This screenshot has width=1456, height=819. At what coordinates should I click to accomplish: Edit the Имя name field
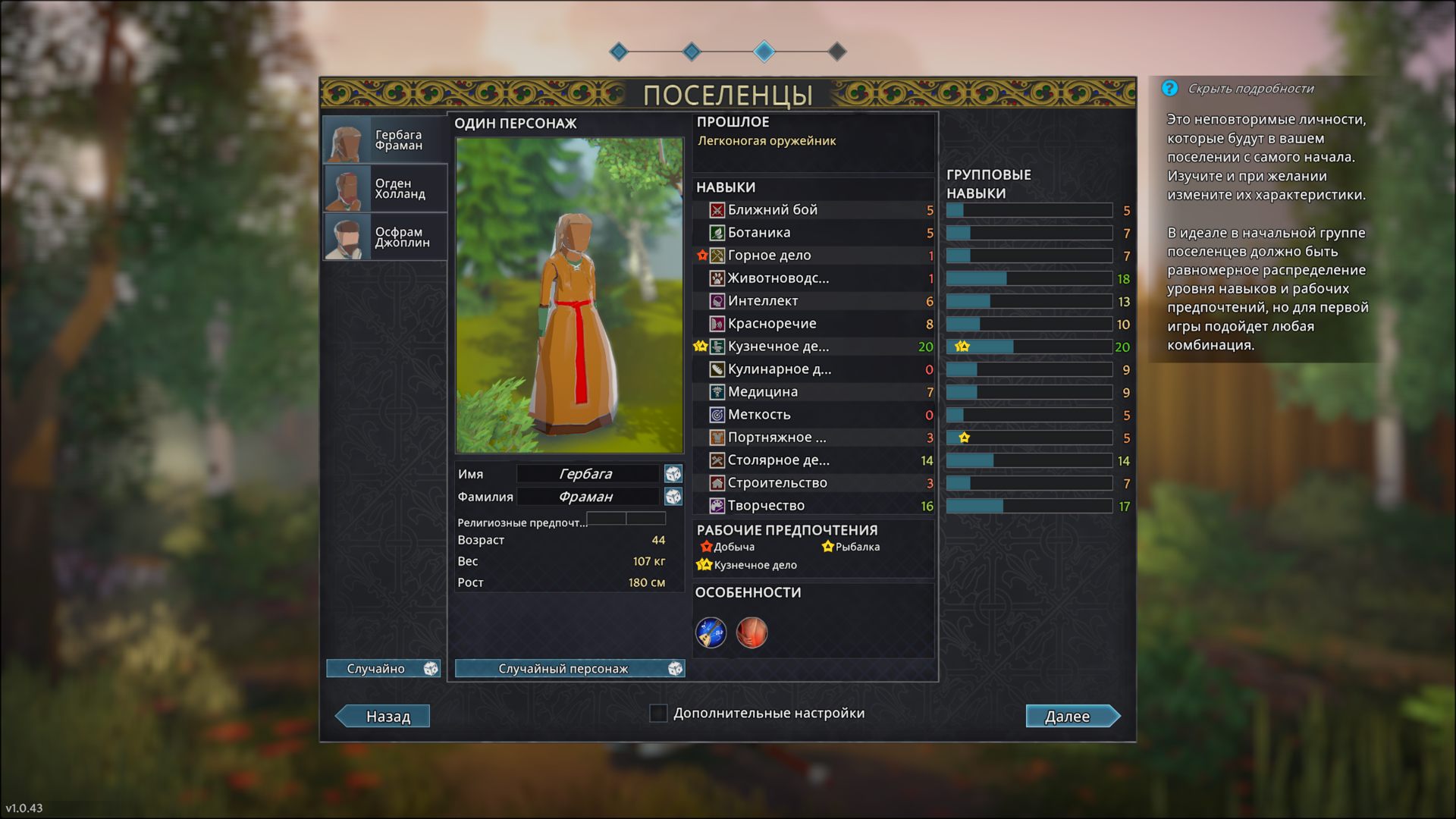click(x=587, y=474)
